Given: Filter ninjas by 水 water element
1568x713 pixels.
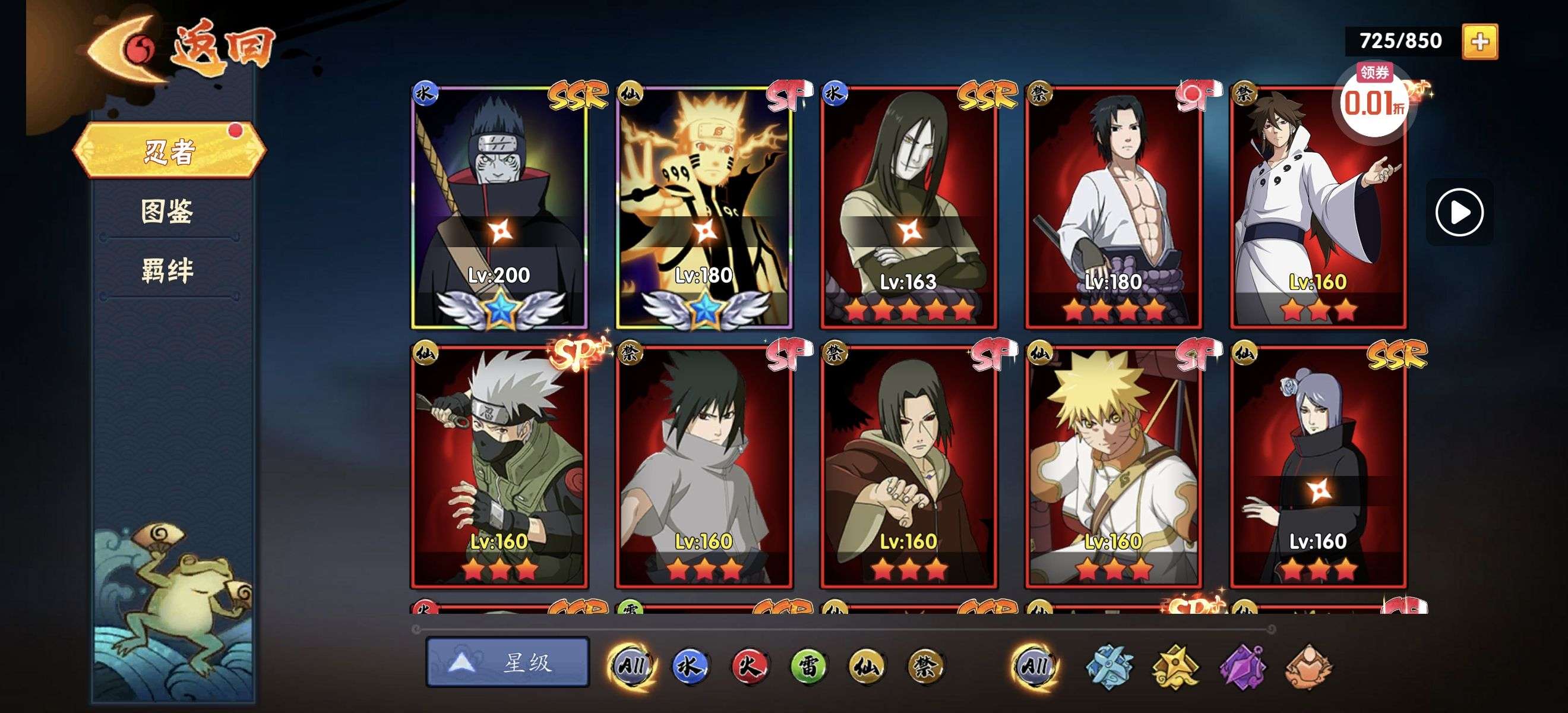Looking at the screenshot, I should point(690,665).
